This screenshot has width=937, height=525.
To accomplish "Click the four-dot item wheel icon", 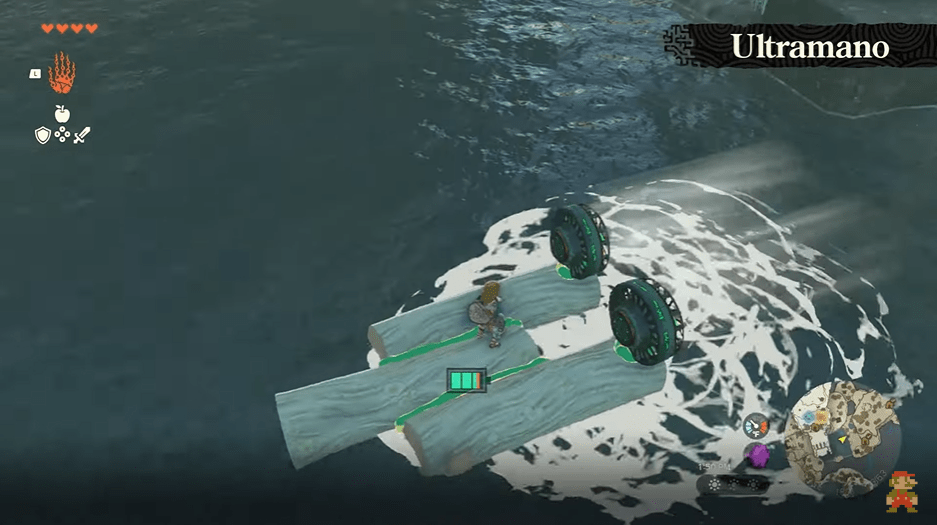I will point(62,135).
